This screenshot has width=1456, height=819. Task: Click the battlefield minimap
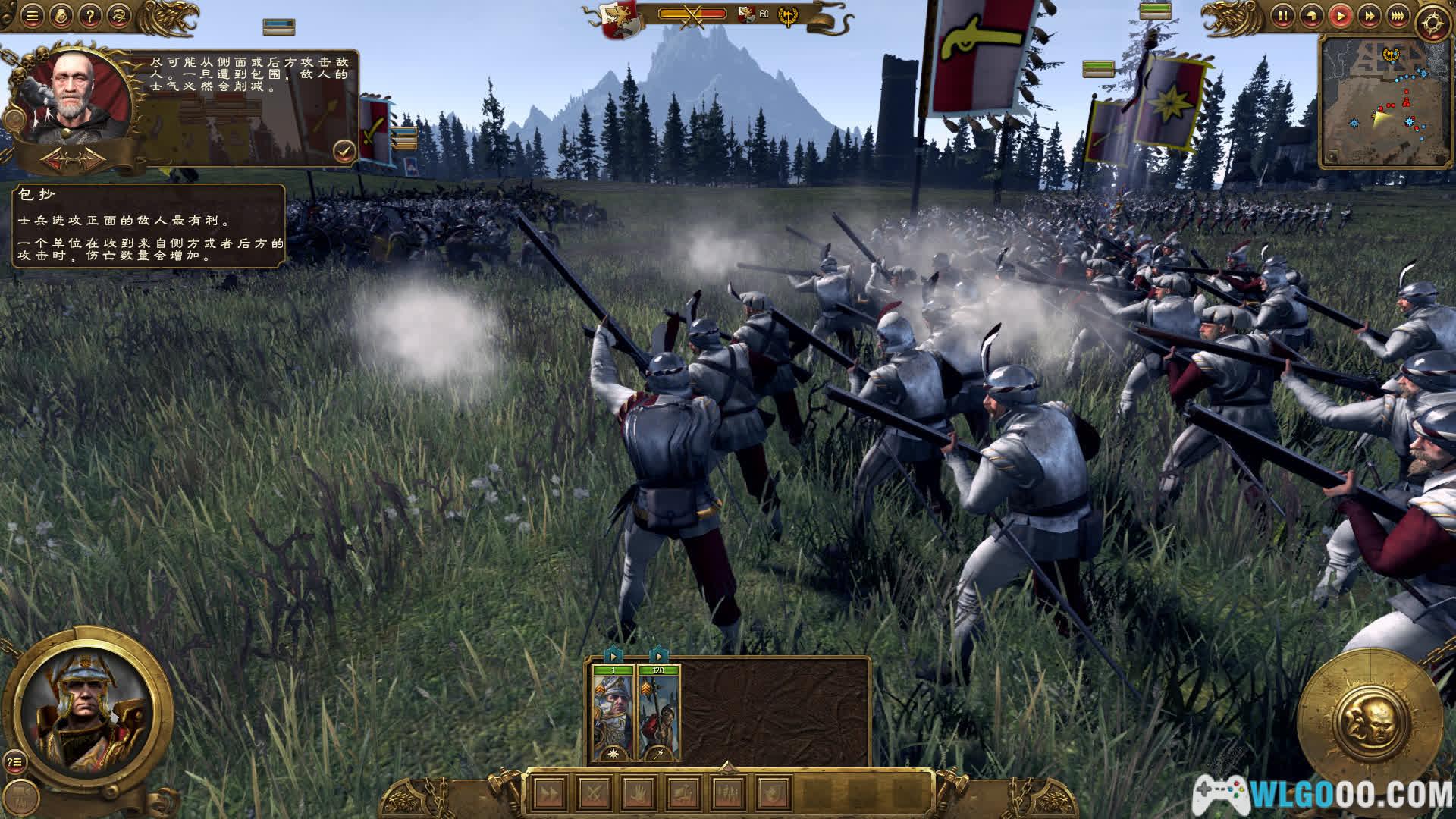click(1383, 102)
